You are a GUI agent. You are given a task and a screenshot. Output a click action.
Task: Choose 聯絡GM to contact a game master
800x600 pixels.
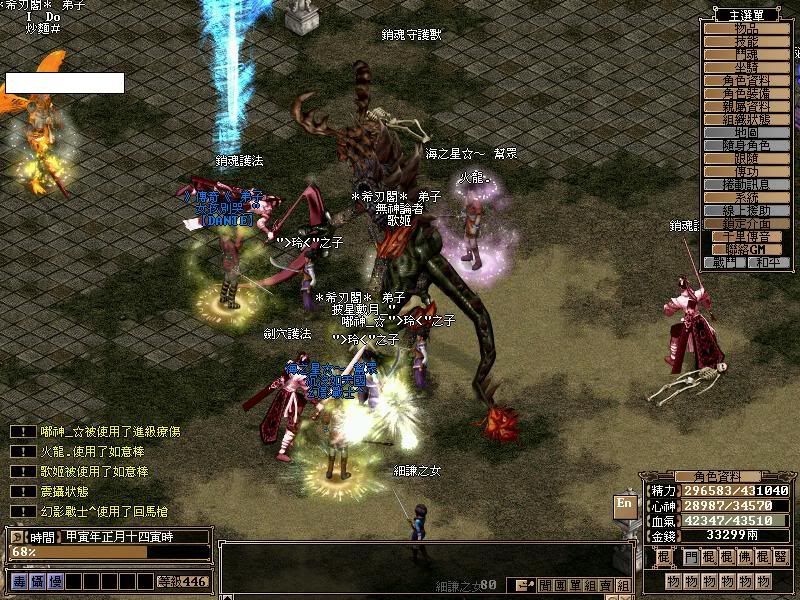pos(746,249)
